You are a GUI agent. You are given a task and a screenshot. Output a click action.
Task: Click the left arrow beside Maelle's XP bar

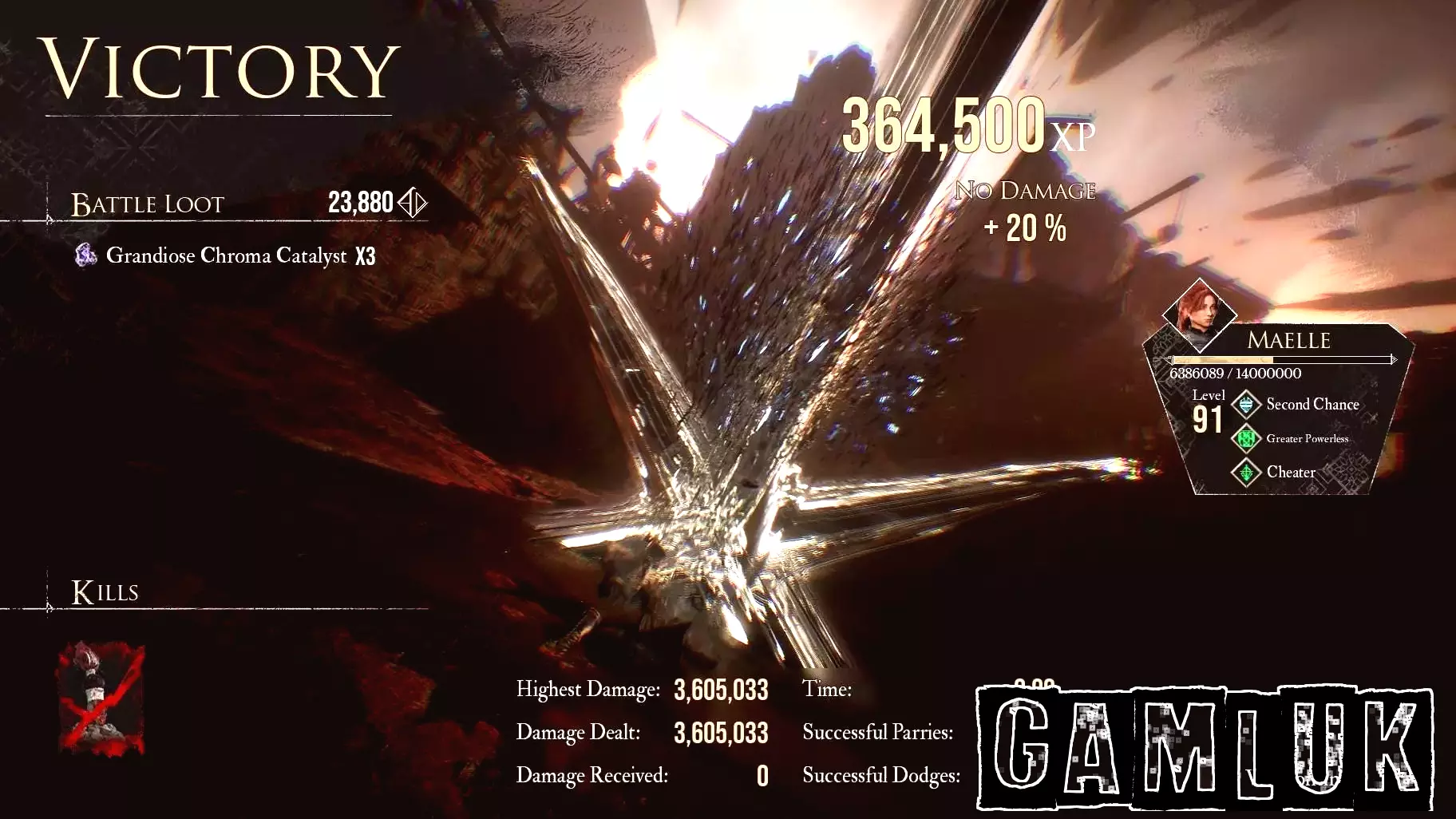coord(1168,359)
